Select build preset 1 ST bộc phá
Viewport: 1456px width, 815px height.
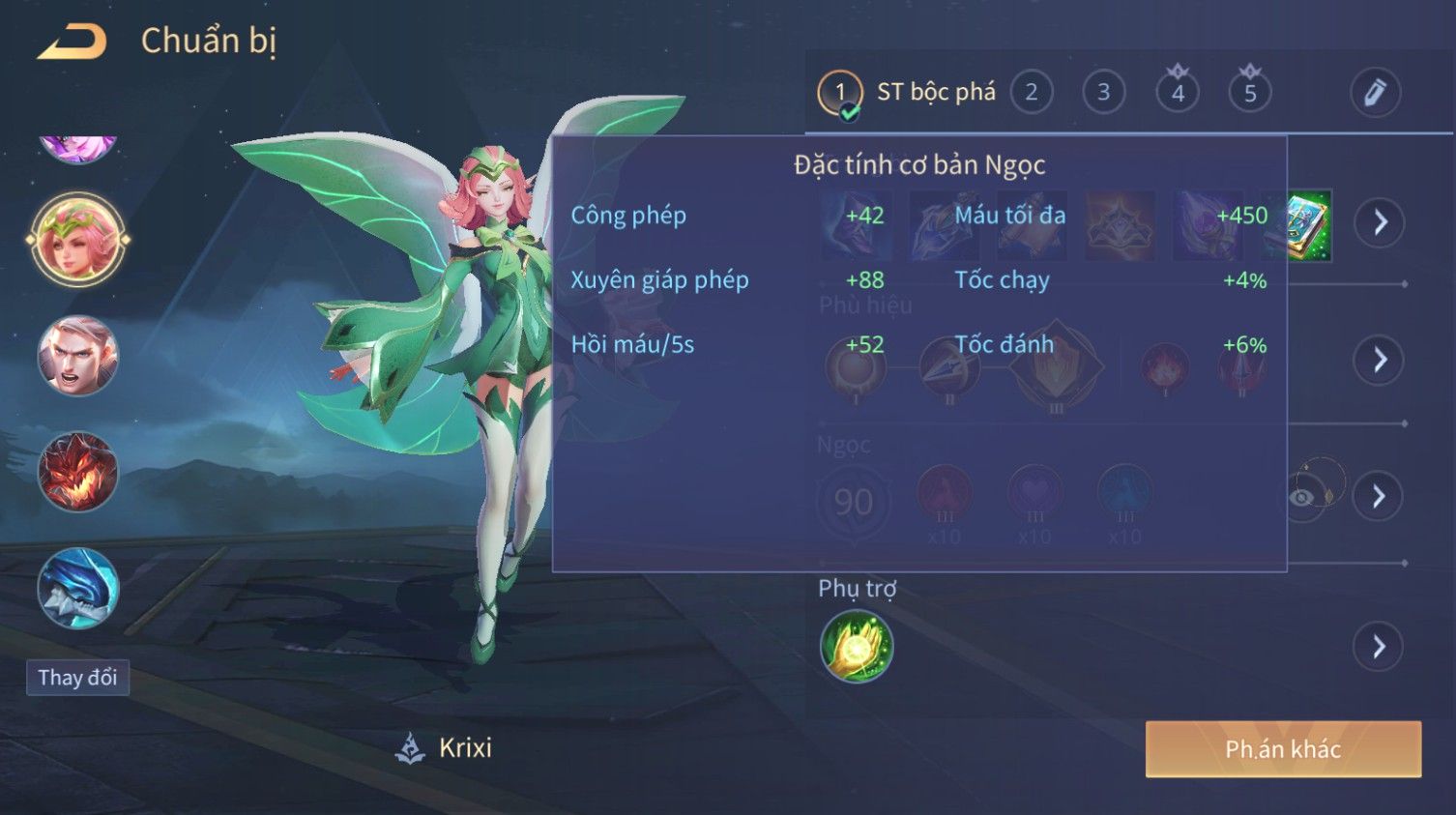(x=839, y=93)
